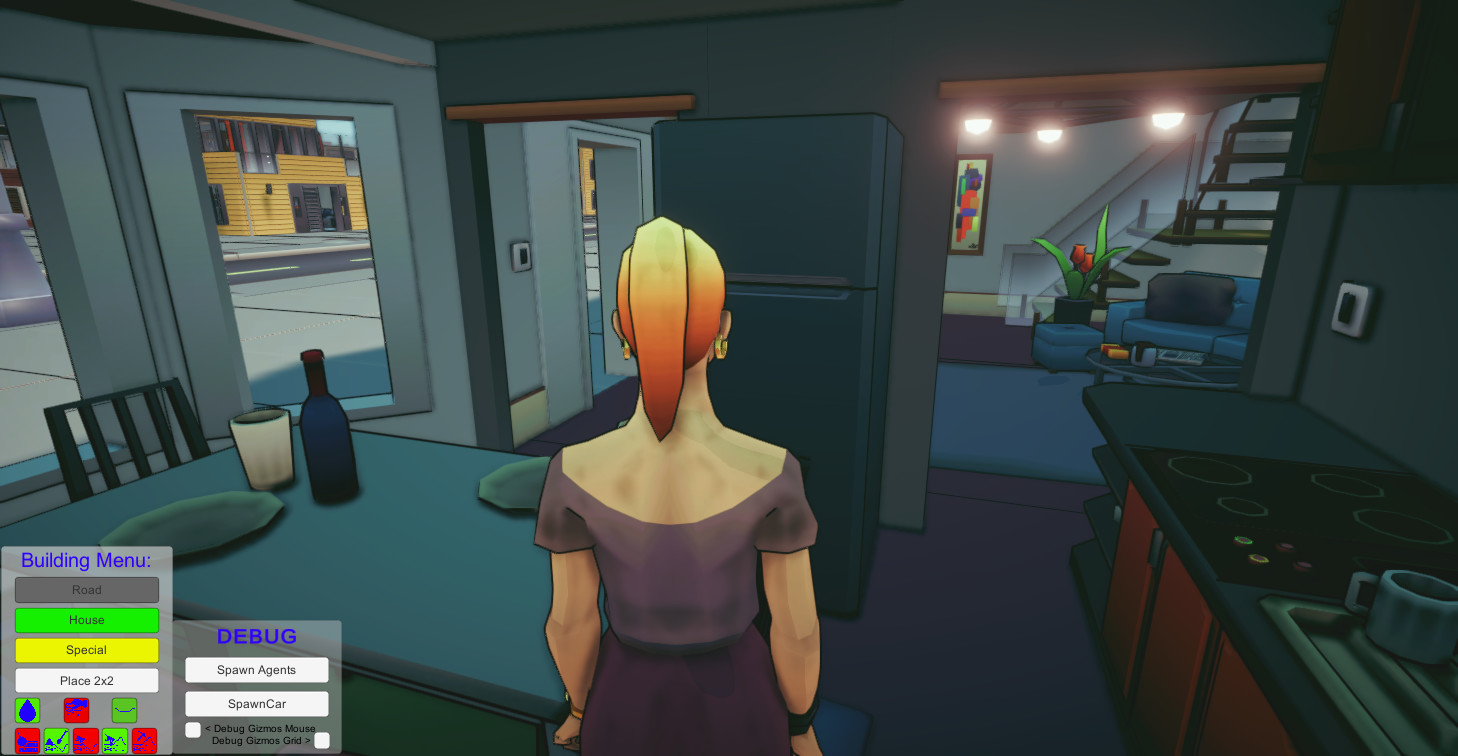Screen dimensions: 1458x756
Task: Select the blue water drop tool
Action: pos(27,710)
